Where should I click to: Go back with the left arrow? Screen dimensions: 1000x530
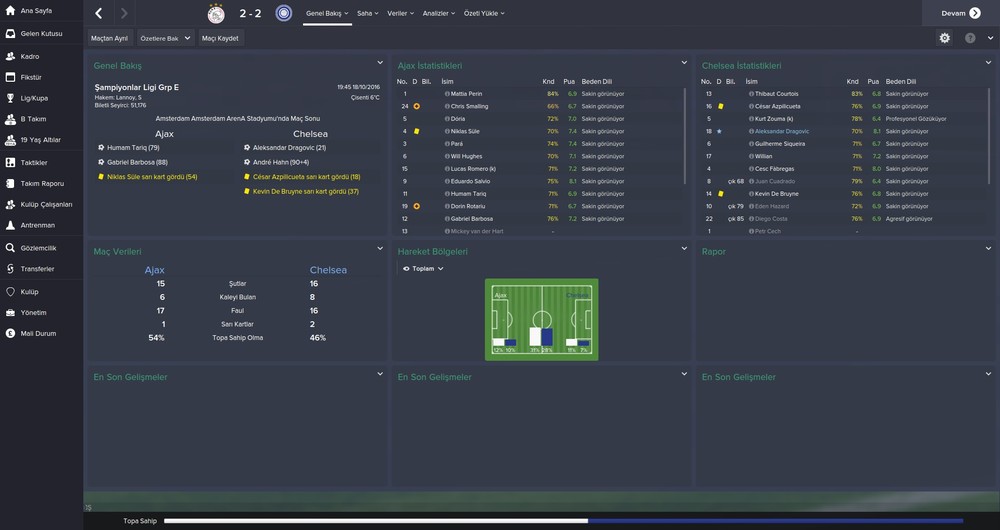click(x=98, y=14)
